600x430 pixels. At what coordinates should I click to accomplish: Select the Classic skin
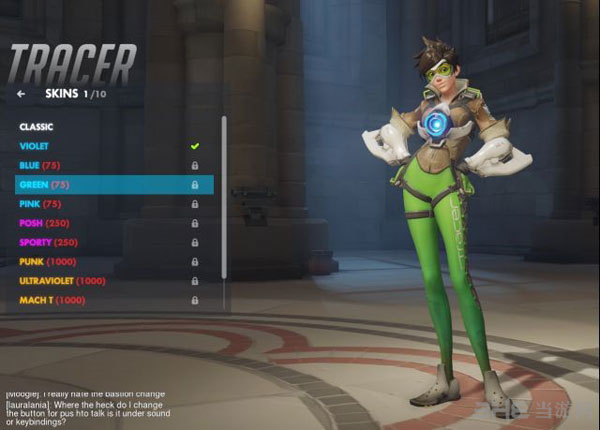click(36, 127)
